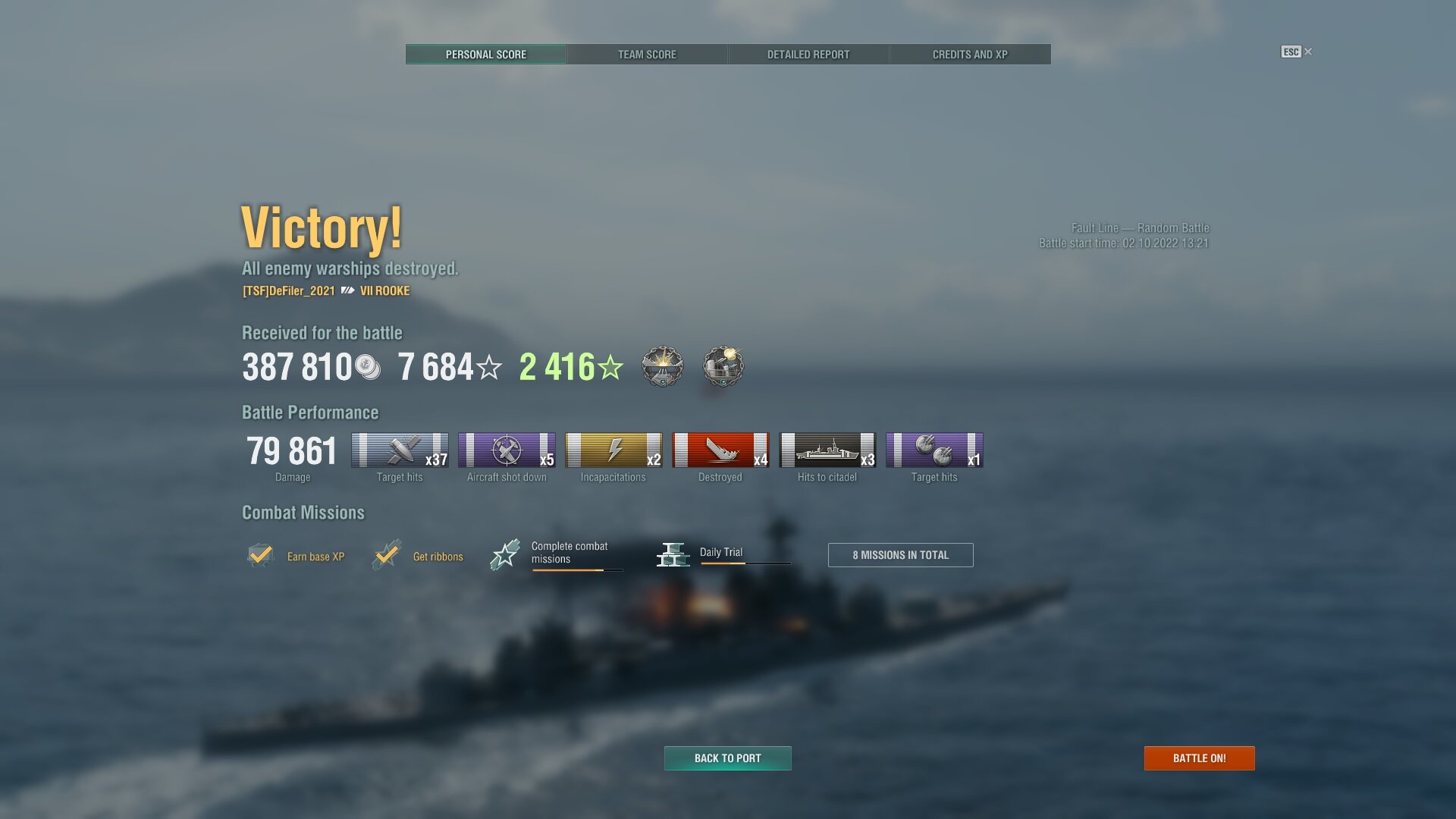Click the achievement medal with gun turret
The height and width of the screenshot is (819, 1456).
[723, 367]
